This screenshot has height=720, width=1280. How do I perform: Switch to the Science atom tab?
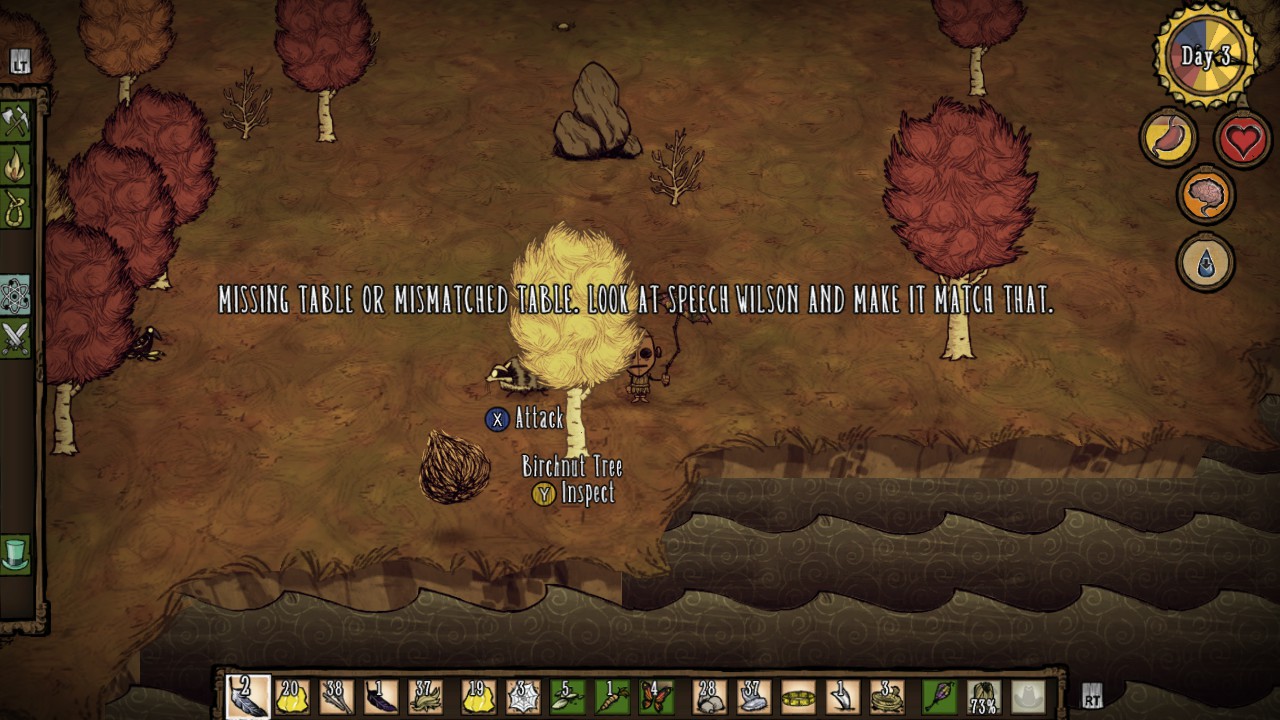16,296
